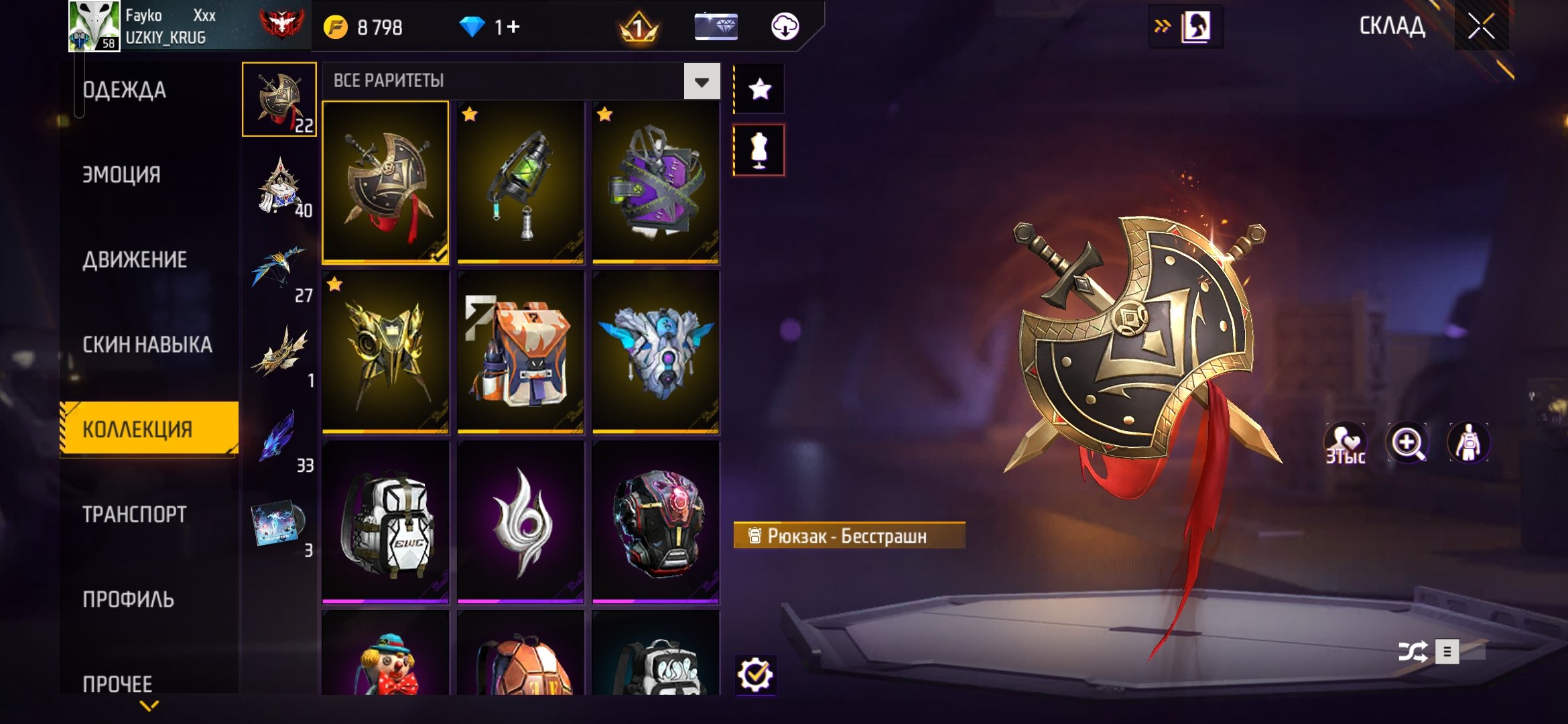Expand the ВСЕ РАРИТЕТЫ rarity dropdown
Image resolution: width=1568 pixels, height=724 pixels.
(702, 82)
